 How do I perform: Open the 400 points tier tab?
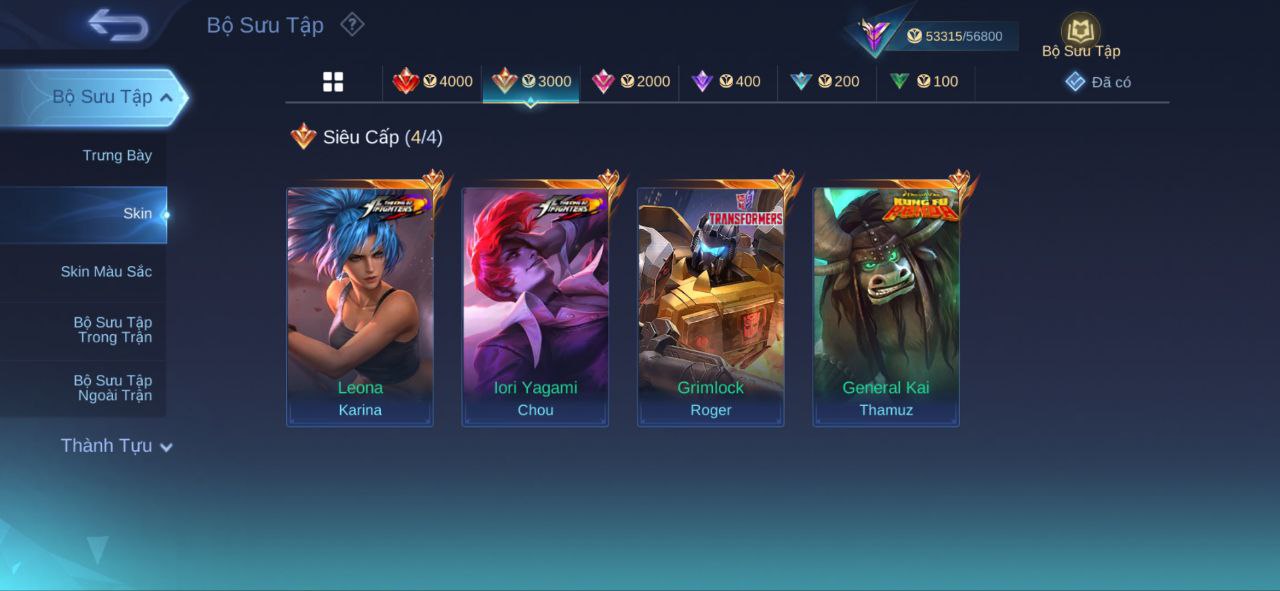(x=728, y=82)
